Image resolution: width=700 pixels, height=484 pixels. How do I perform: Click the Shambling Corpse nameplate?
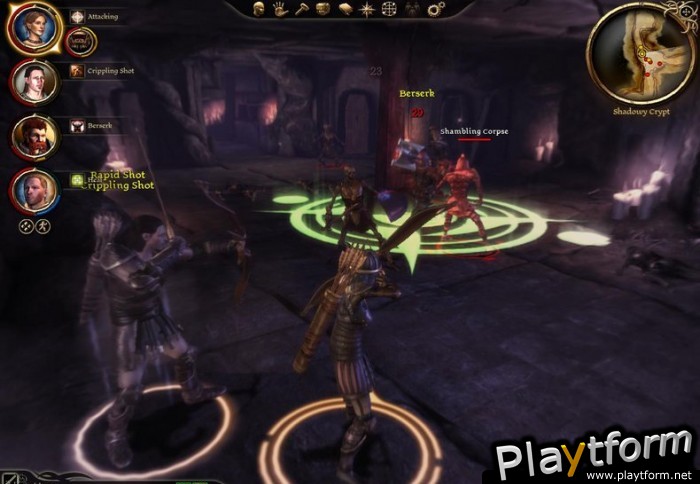click(x=475, y=131)
